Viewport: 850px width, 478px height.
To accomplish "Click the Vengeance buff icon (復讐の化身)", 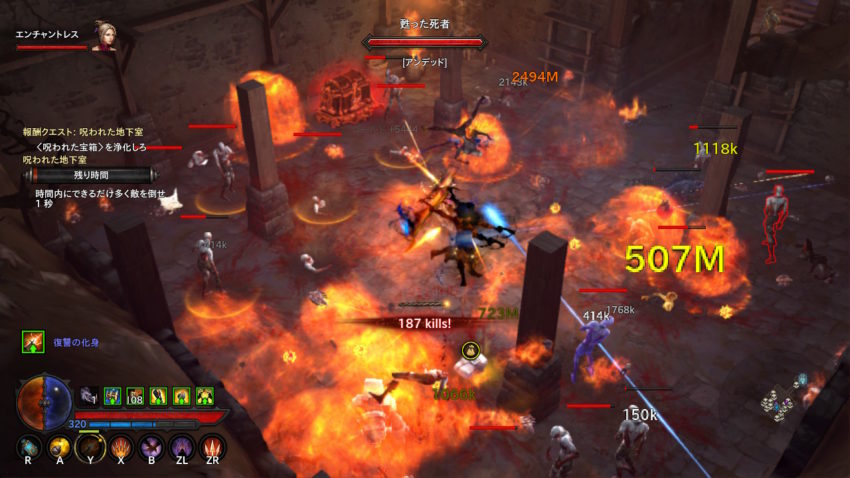I will click(33, 343).
